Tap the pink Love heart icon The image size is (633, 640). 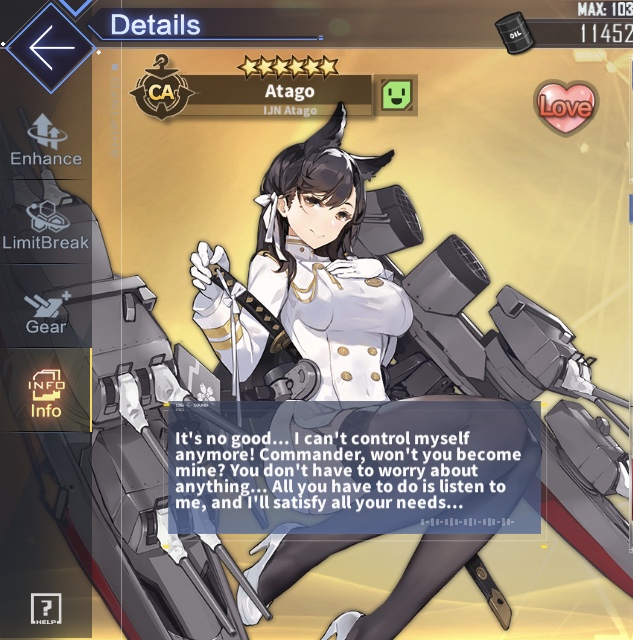[x=565, y=104]
